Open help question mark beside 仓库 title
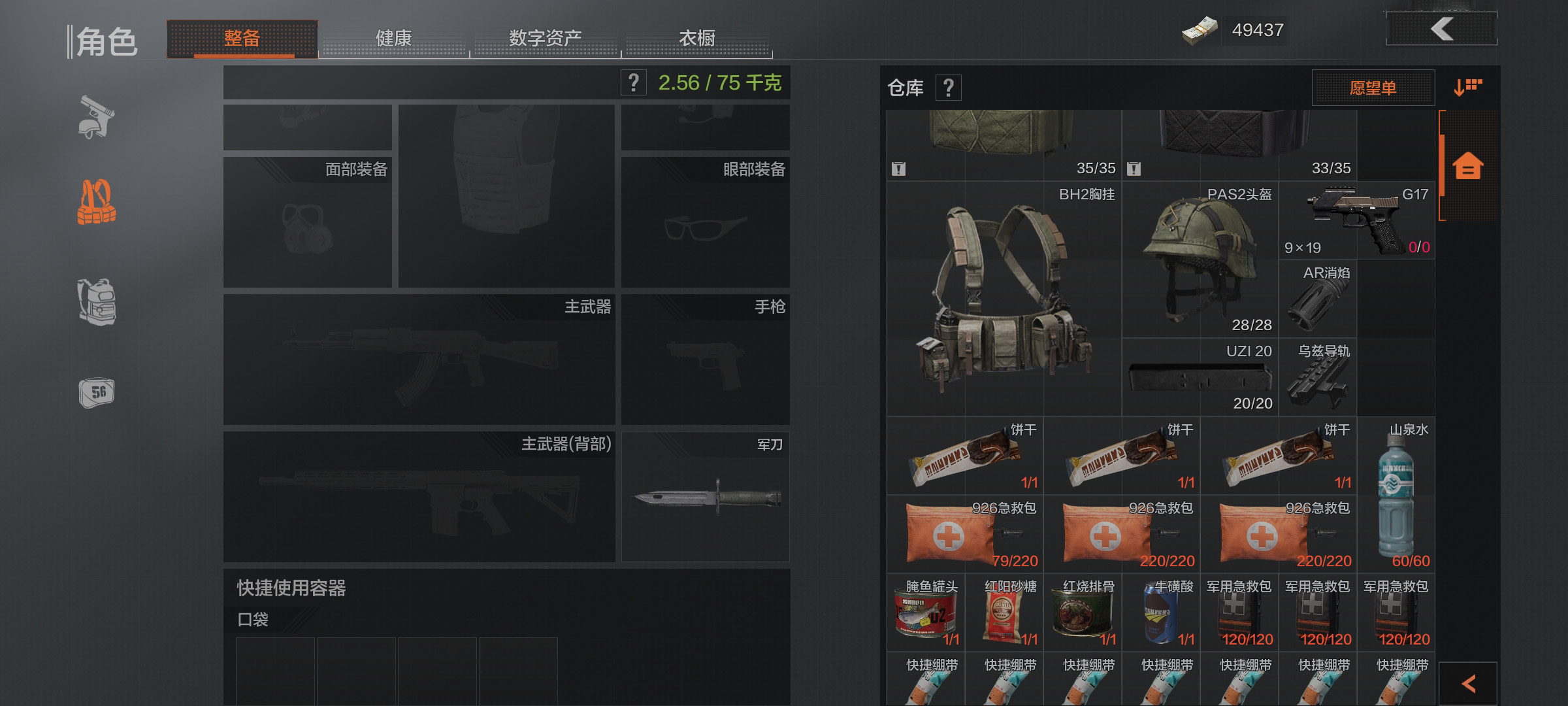The width and height of the screenshot is (1568, 706). (x=949, y=88)
